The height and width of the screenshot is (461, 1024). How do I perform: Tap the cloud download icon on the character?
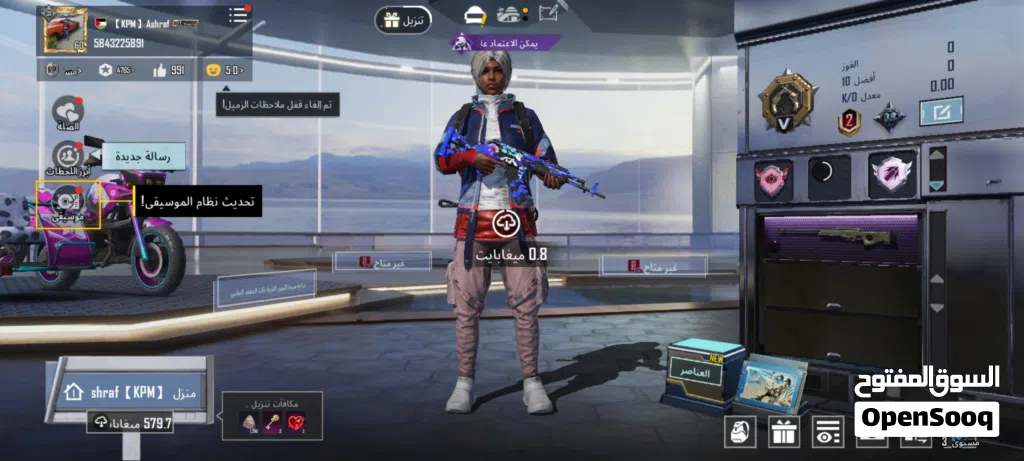click(x=504, y=224)
